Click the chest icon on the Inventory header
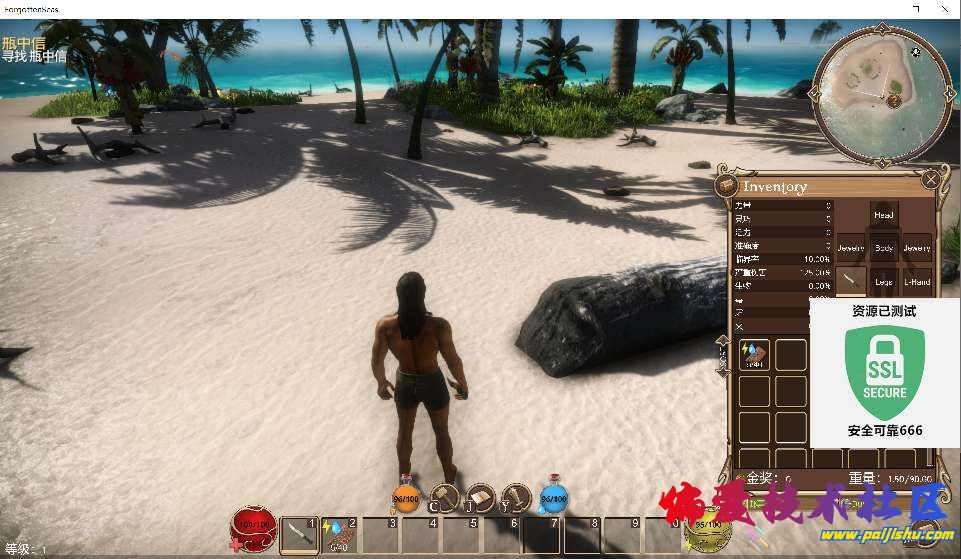961x559 pixels. point(727,187)
